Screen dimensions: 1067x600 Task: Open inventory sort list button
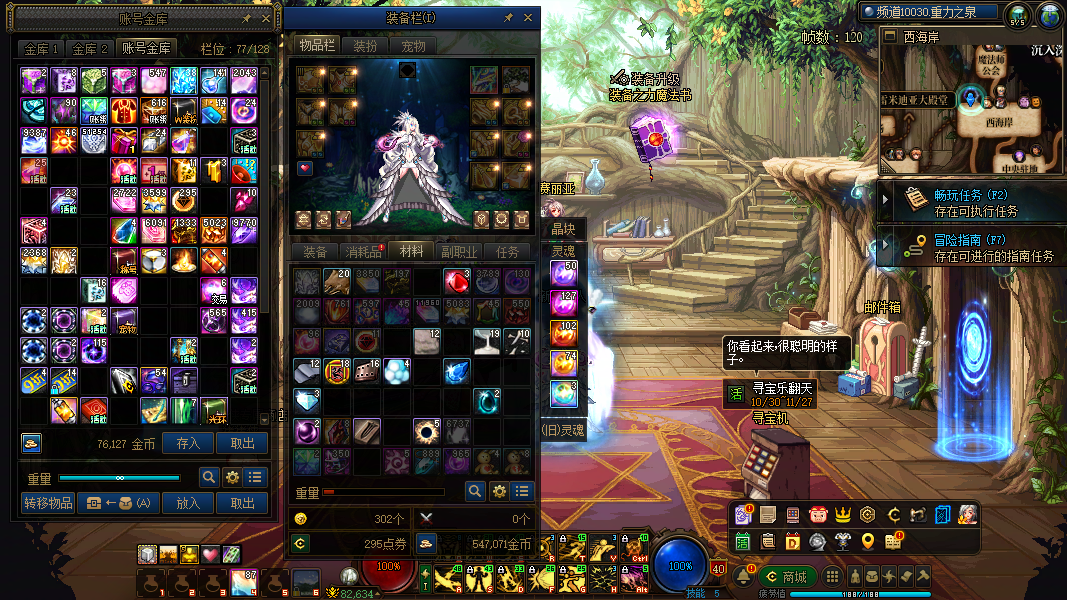pyautogui.click(x=523, y=491)
